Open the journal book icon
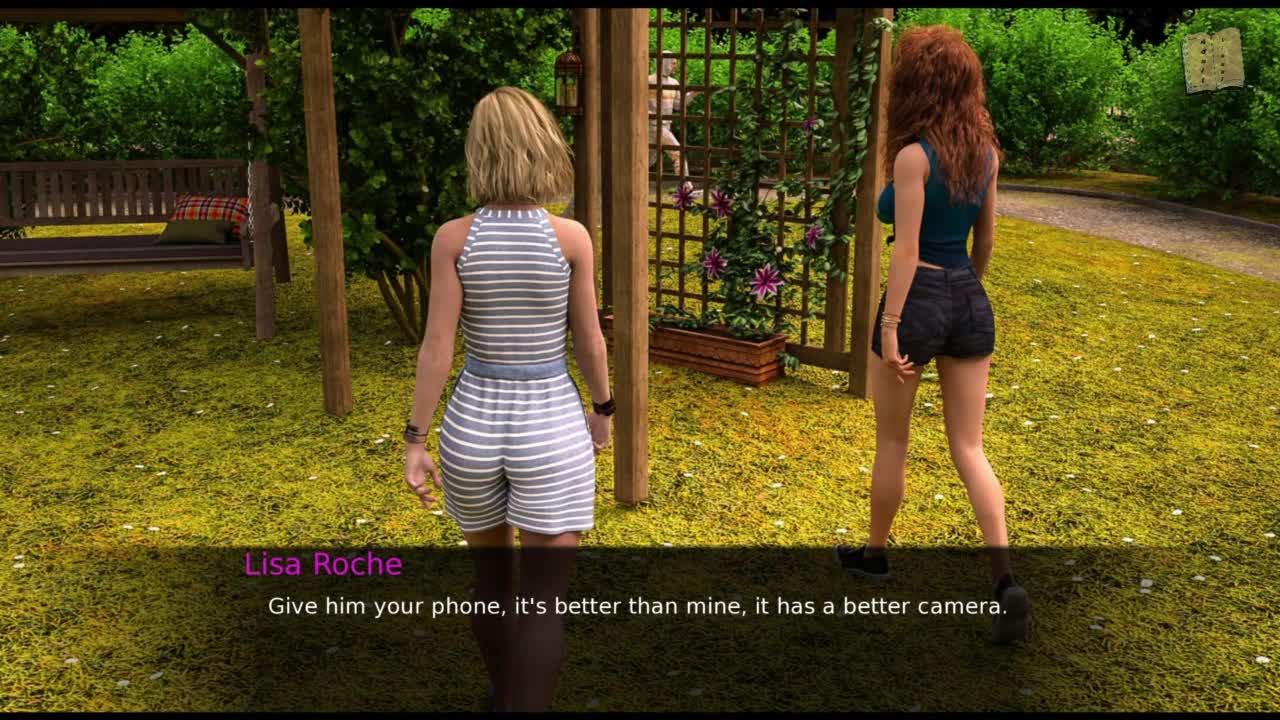Screen dimensions: 1280x720 click(1213, 61)
